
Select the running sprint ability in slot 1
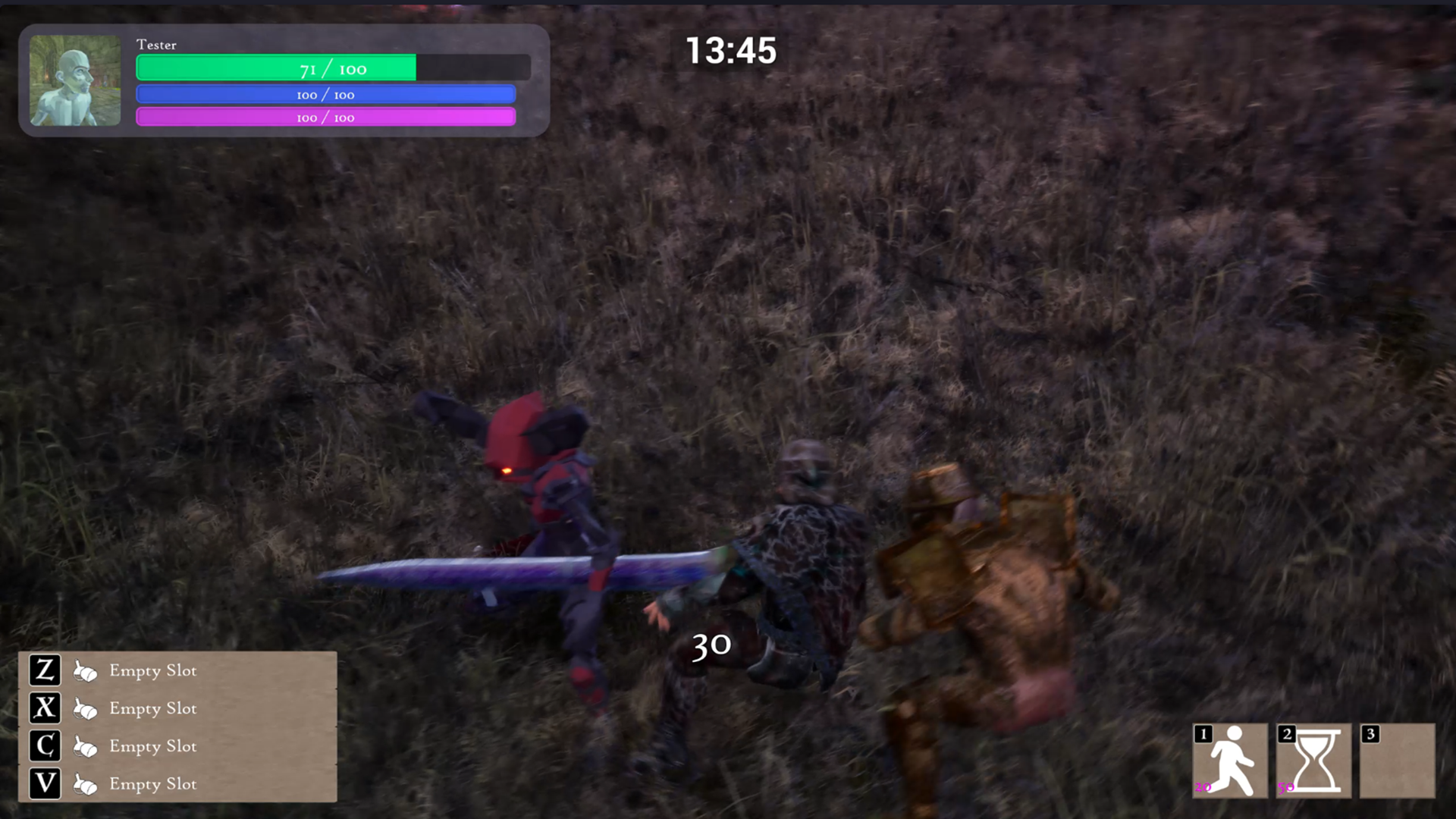1232,761
